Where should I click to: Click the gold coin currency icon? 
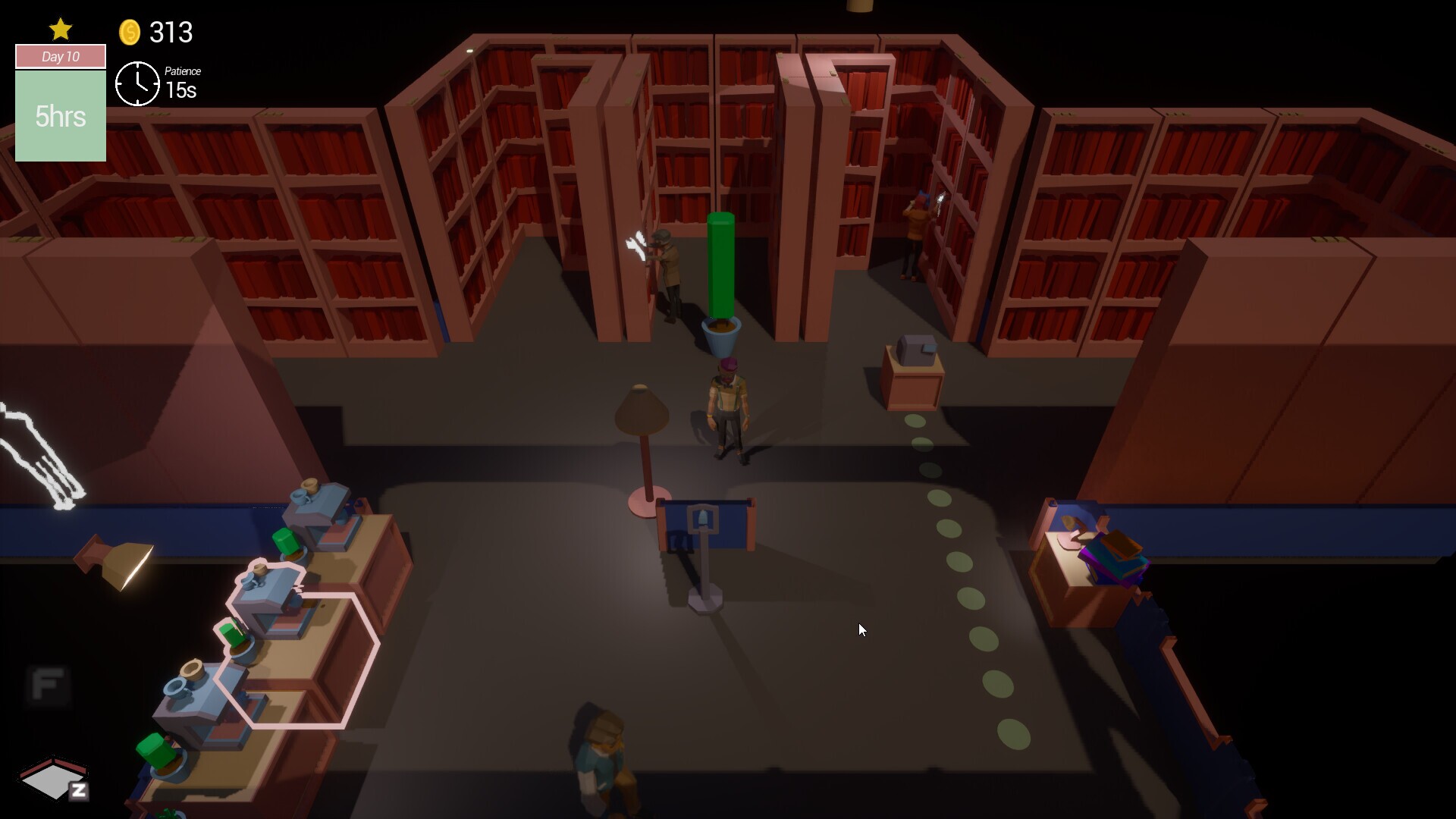pyautogui.click(x=130, y=32)
